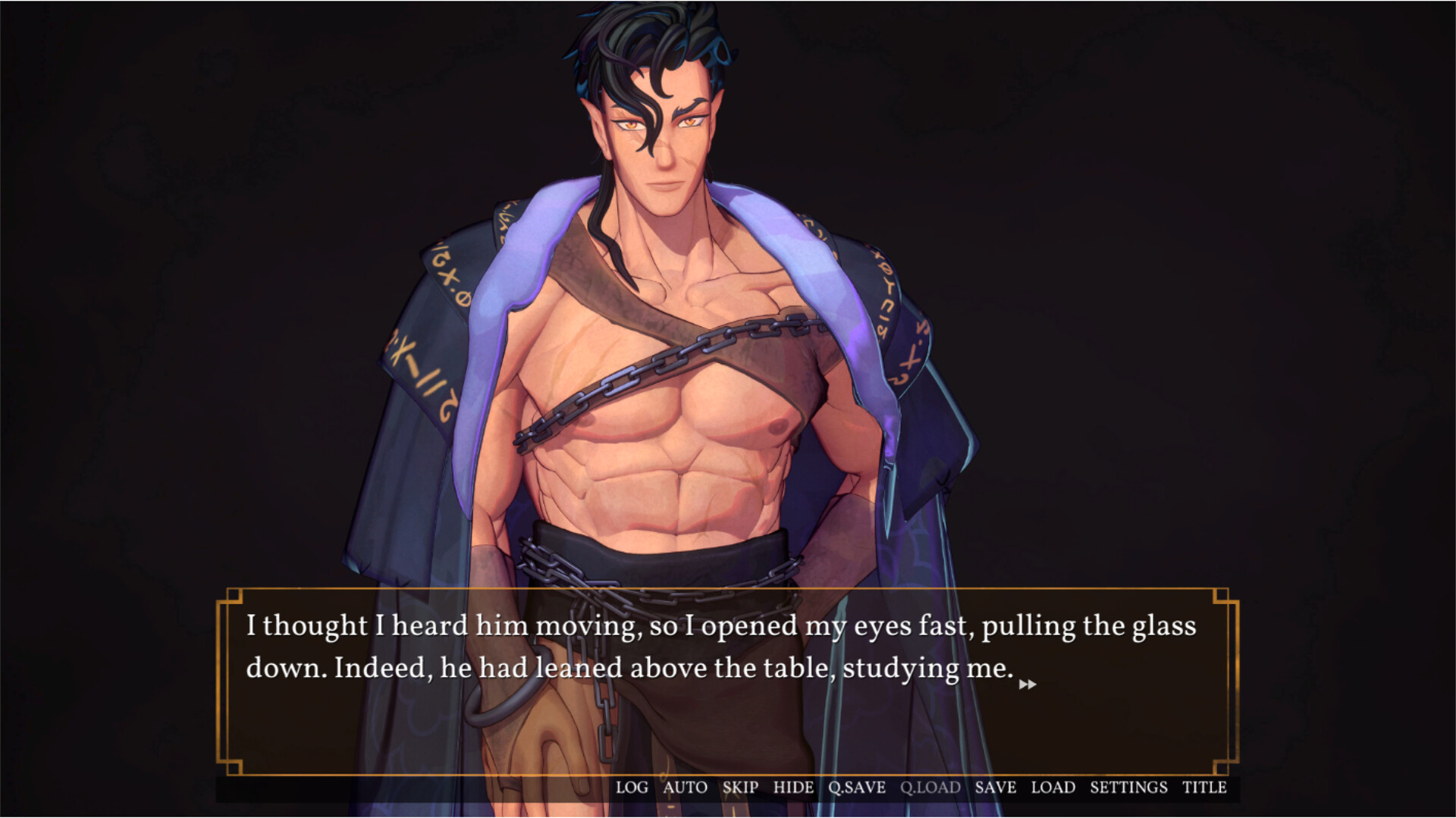The image size is (1456, 818).
Task: Hide the dialogue box using HIDE
Action: (792, 788)
